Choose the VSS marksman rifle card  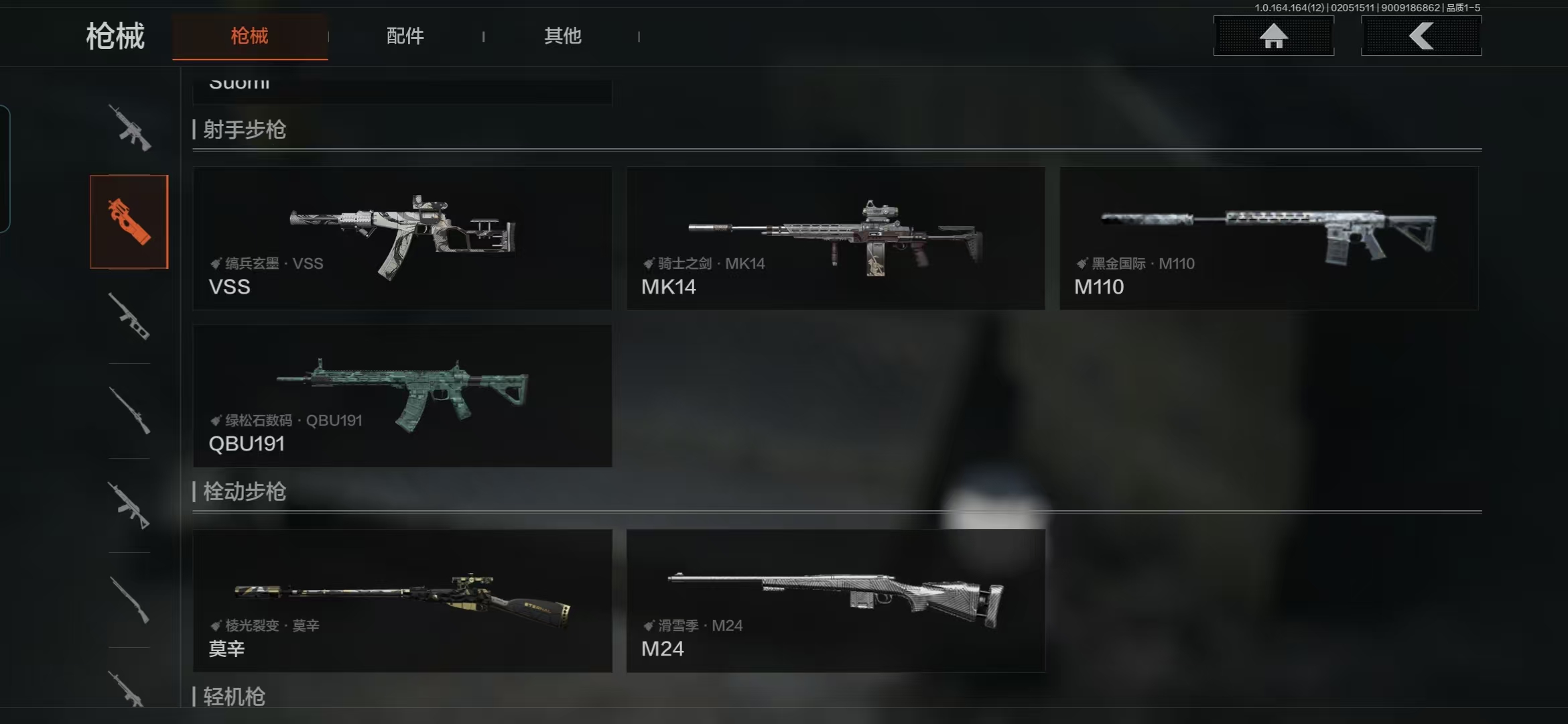pos(402,238)
